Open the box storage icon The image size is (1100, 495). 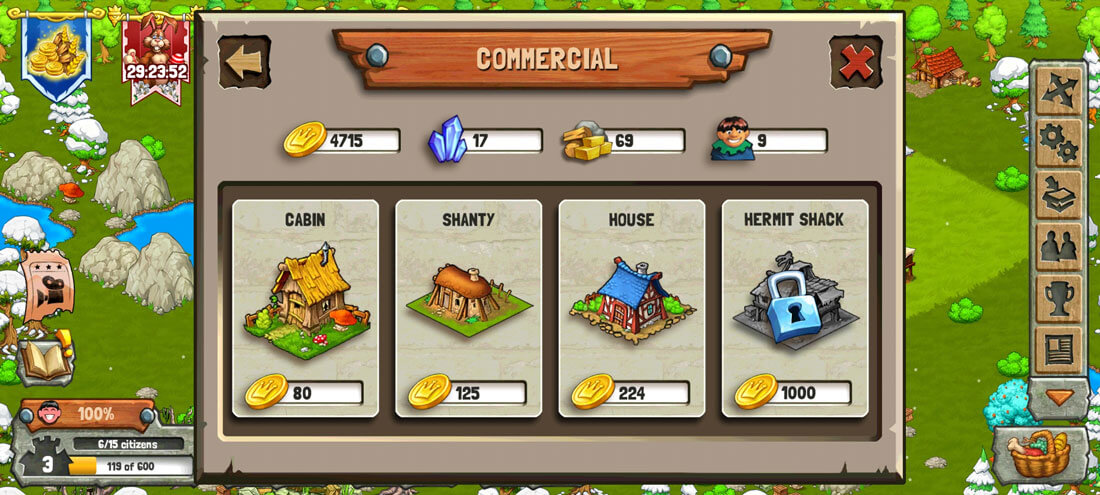click(1058, 195)
